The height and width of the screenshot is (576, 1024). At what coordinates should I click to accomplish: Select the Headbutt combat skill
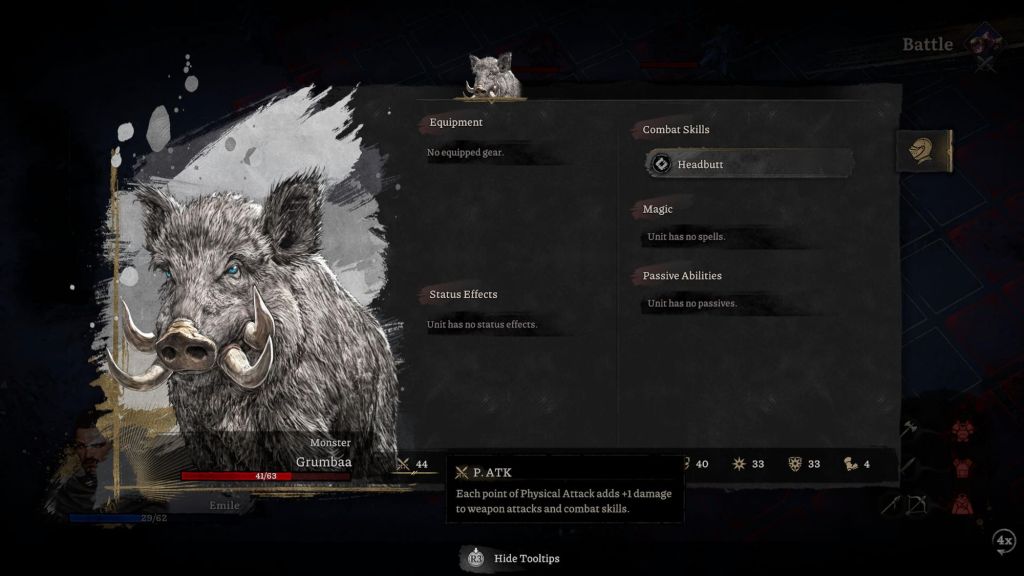(x=750, y=164)
